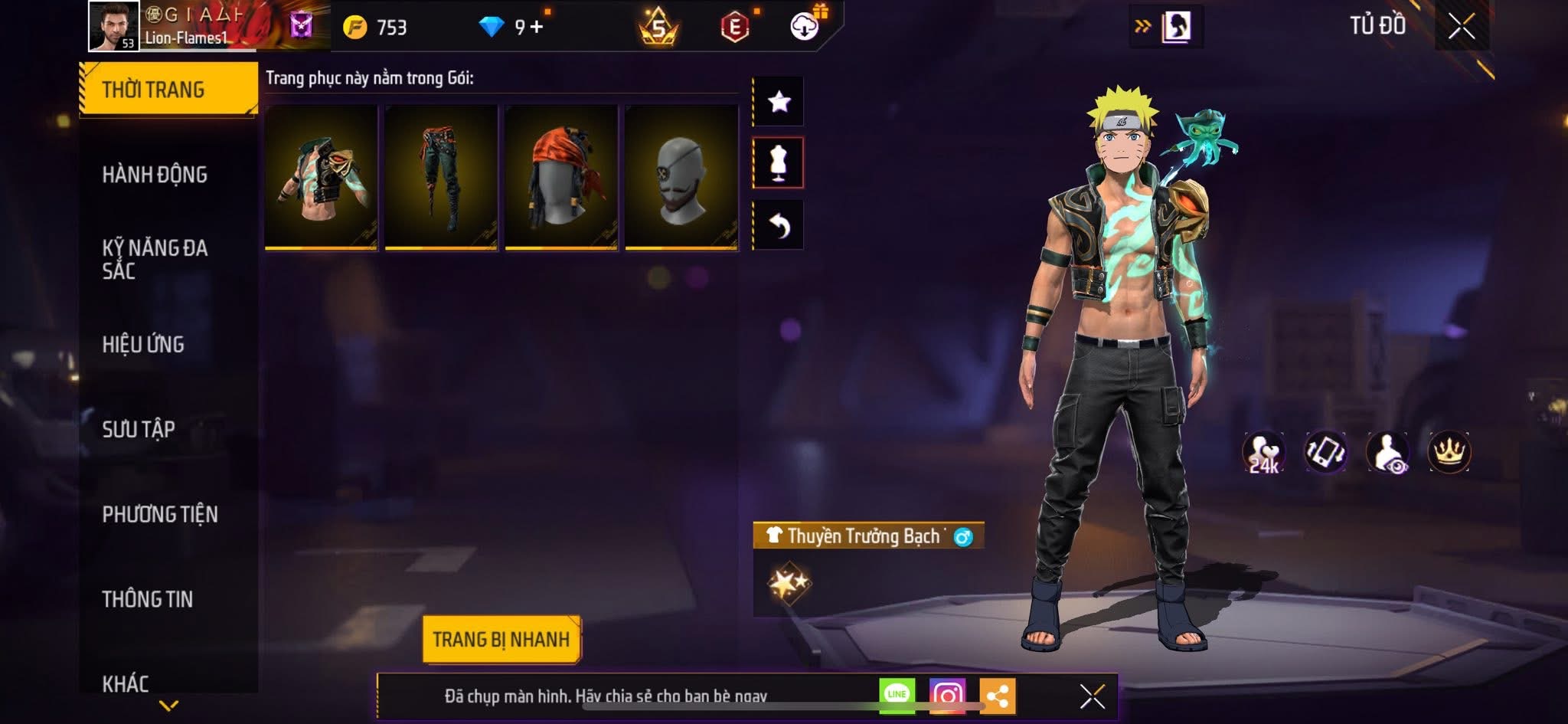
Task: Toggle the favorite star on the outfit
Action: [x=779, y=100]
